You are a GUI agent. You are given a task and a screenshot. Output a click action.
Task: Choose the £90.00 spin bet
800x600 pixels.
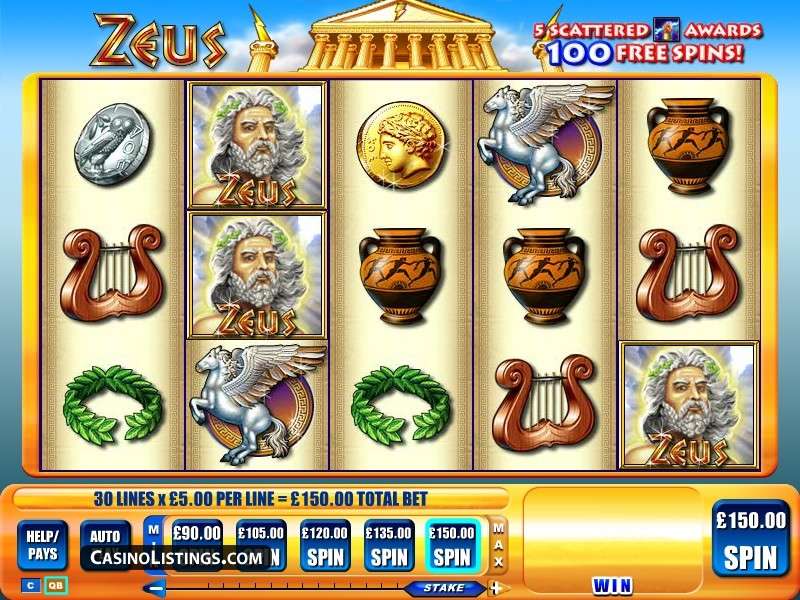point(196,534)
